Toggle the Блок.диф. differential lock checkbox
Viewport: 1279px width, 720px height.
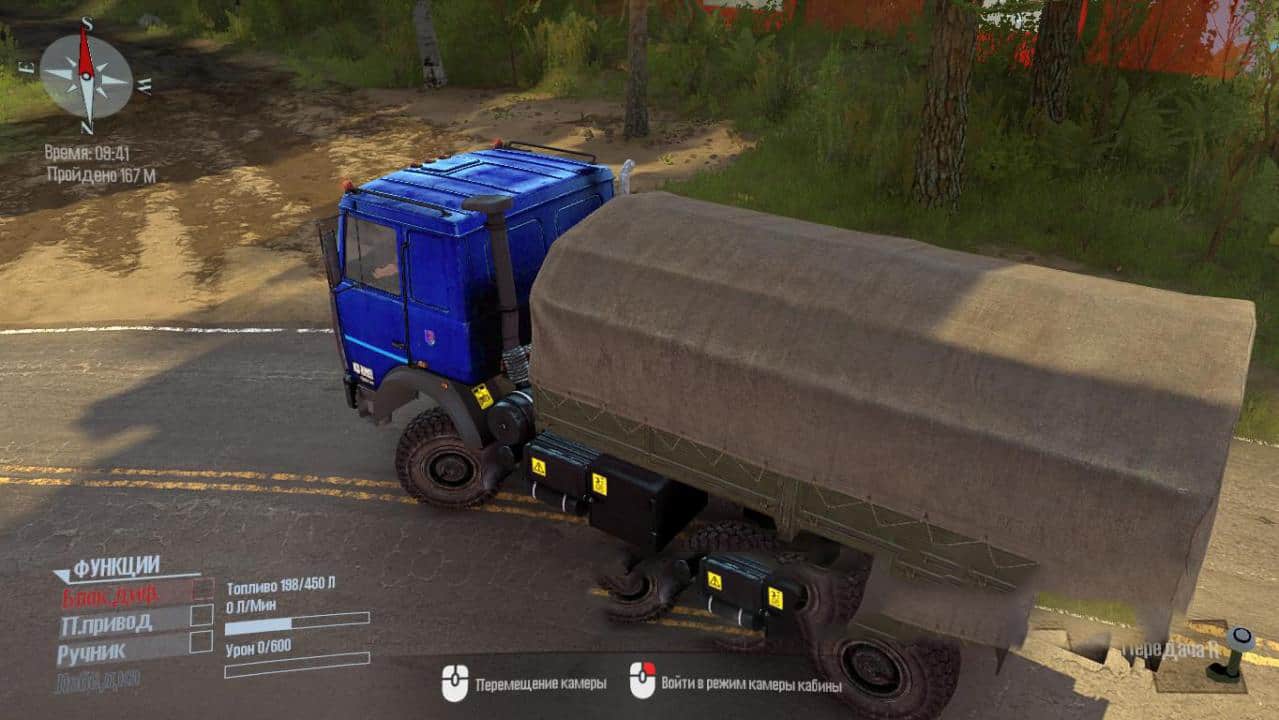coord(202,589)
